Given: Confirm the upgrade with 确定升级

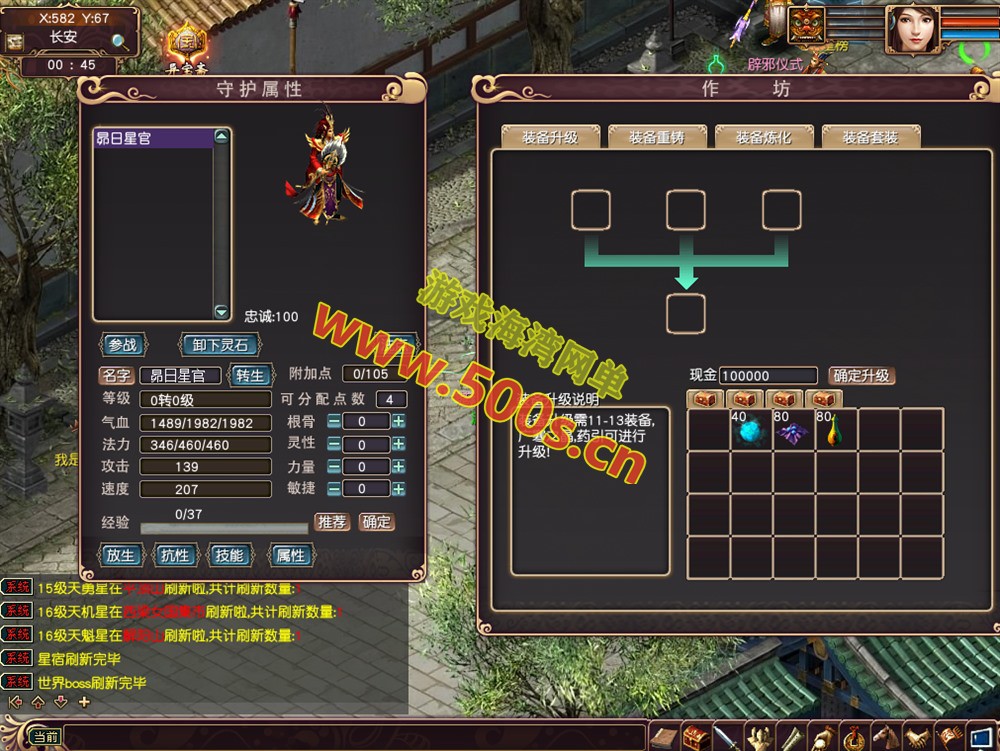Looking at the screenshot, I should [861, 376].
